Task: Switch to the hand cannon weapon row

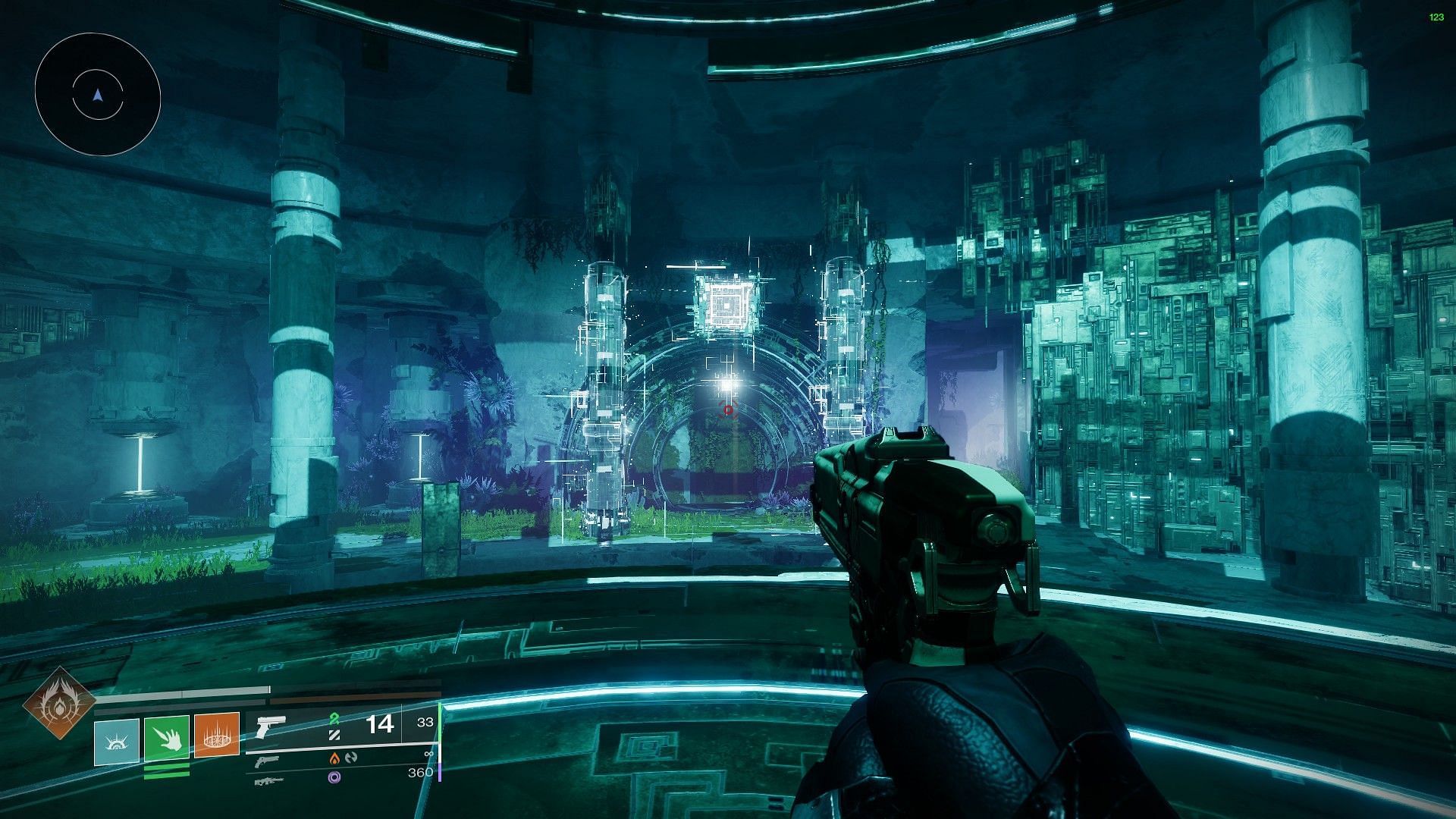Action: pos(267,761)
